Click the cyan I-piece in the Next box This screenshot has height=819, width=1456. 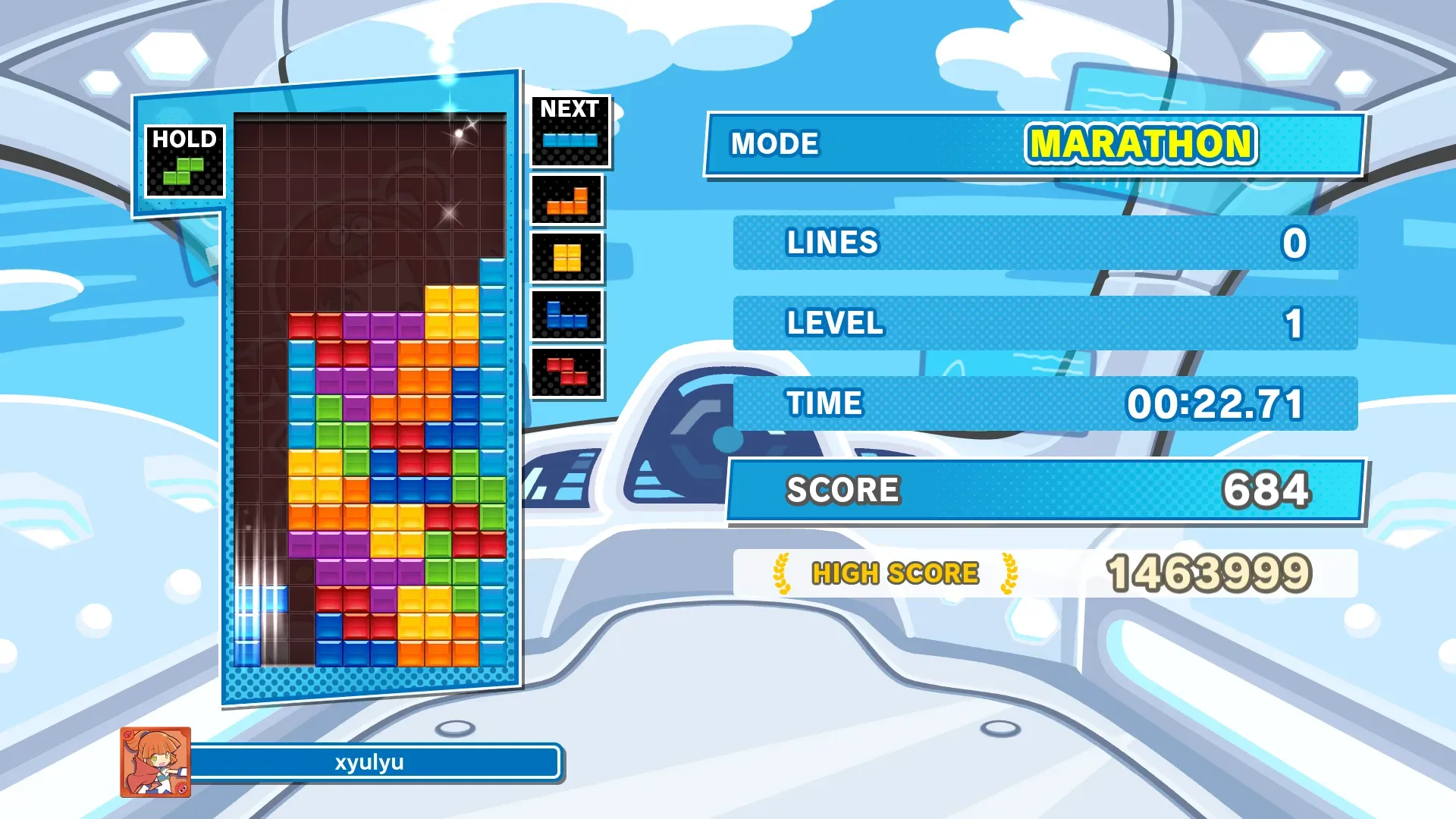click(570, 140)
